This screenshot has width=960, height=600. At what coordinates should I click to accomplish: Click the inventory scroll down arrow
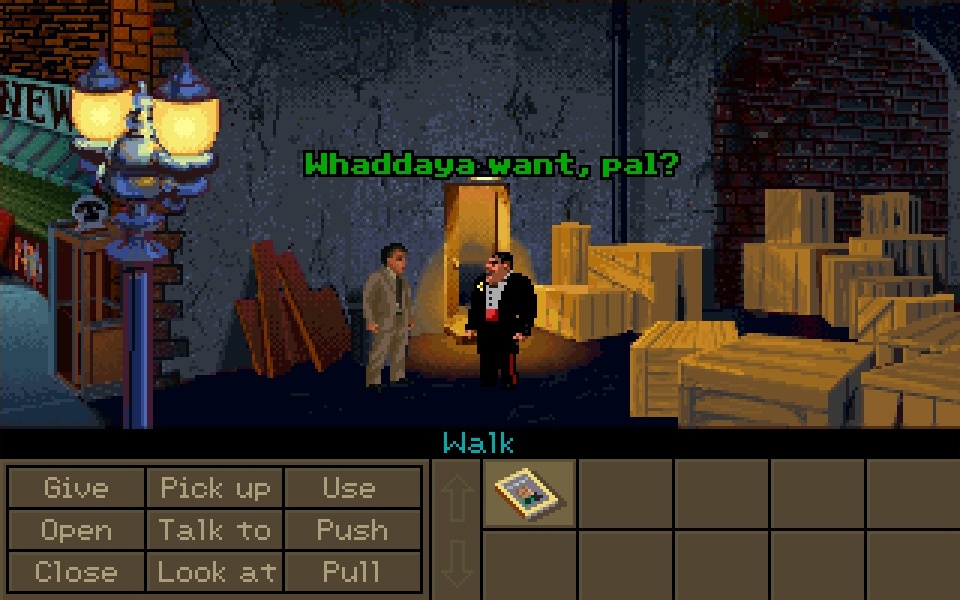point(457,562)
